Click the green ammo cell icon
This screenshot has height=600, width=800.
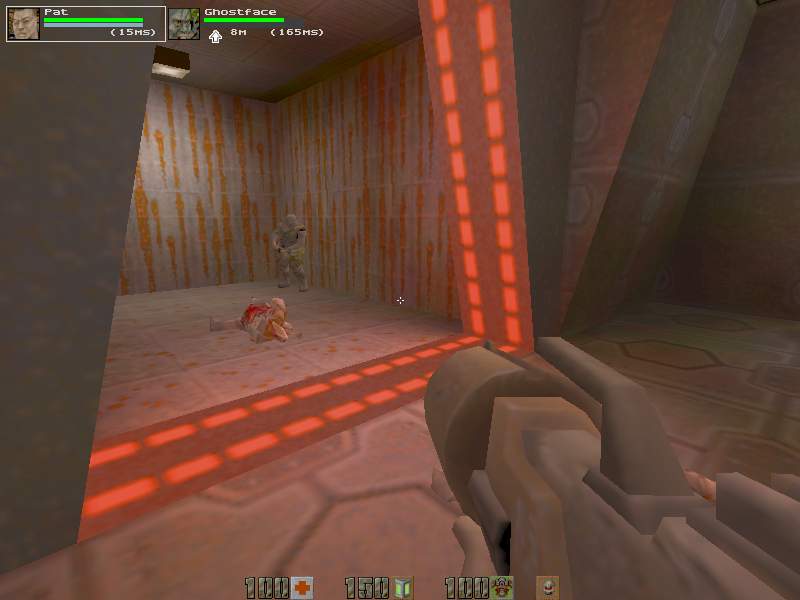pyautogui.click(x=403, y=588)
